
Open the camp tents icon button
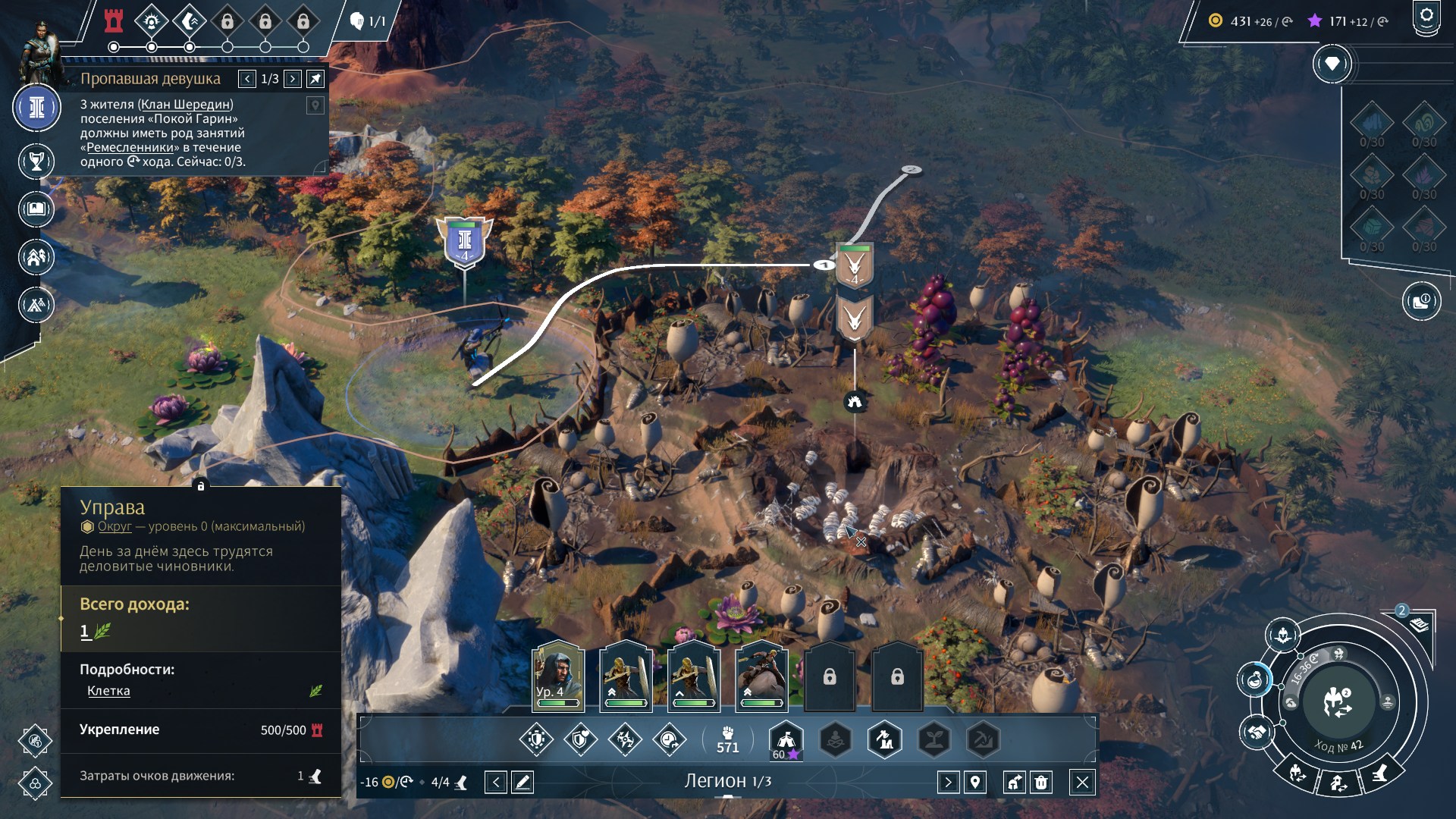(x=36, y=305)
